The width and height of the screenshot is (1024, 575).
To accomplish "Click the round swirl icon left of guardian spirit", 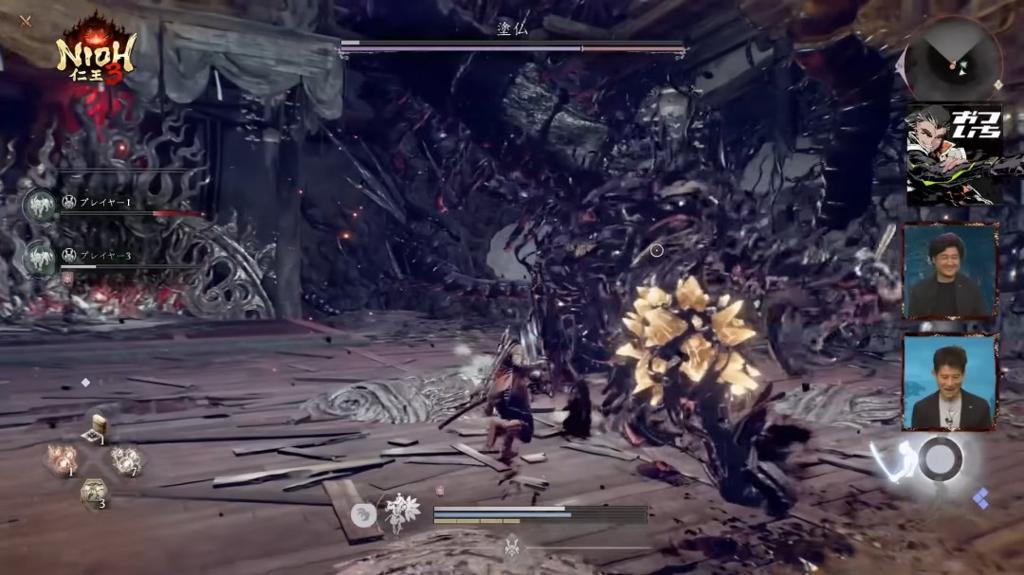I will 365,514.
